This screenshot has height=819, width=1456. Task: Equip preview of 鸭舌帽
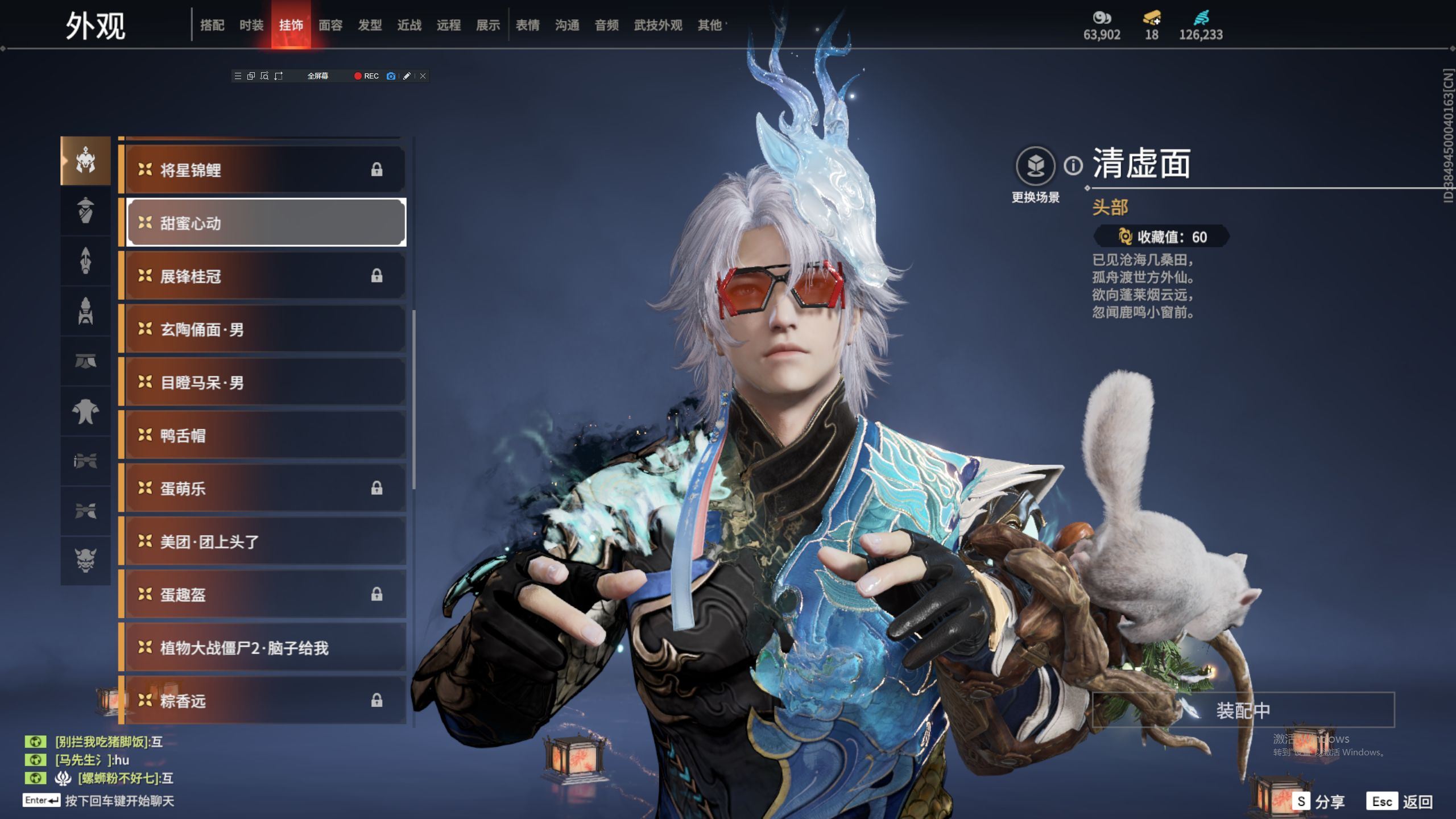[264, 435]
